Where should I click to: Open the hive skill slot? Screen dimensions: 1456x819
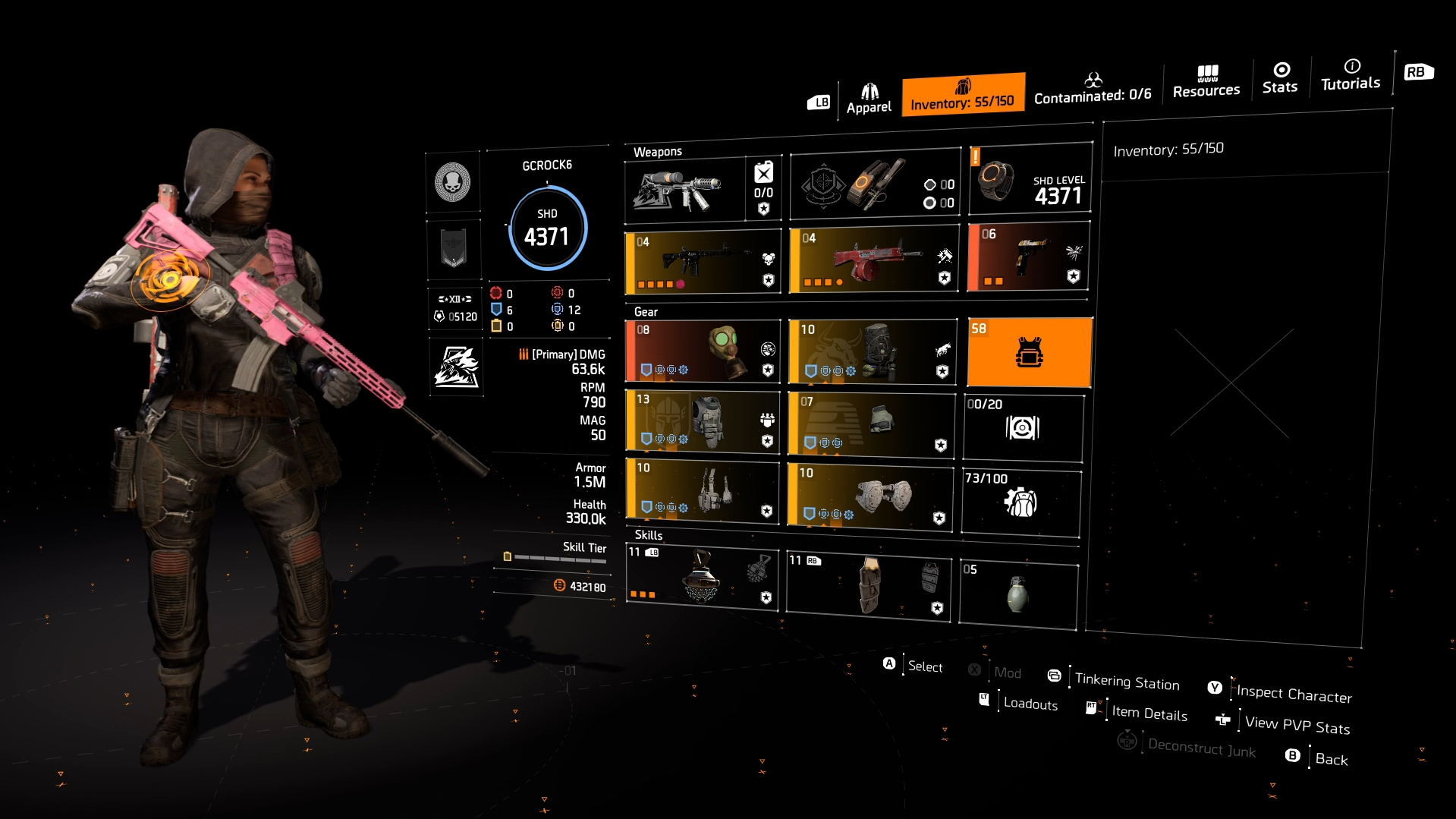point(702,579)
